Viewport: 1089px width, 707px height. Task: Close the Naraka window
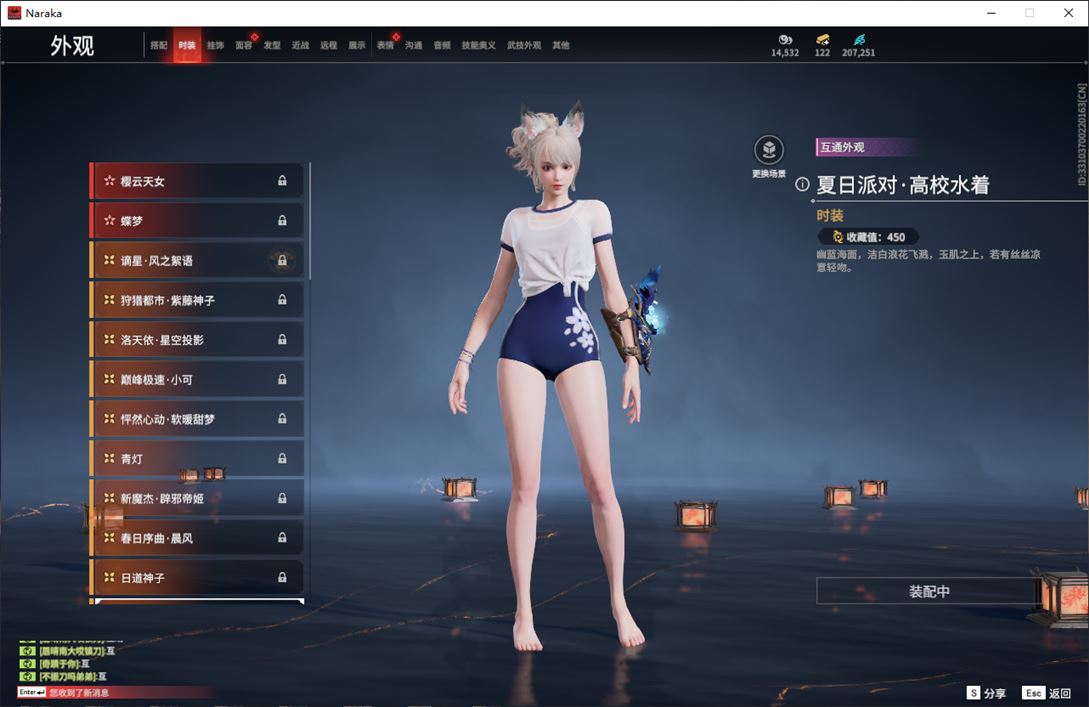coord(1067,13)
